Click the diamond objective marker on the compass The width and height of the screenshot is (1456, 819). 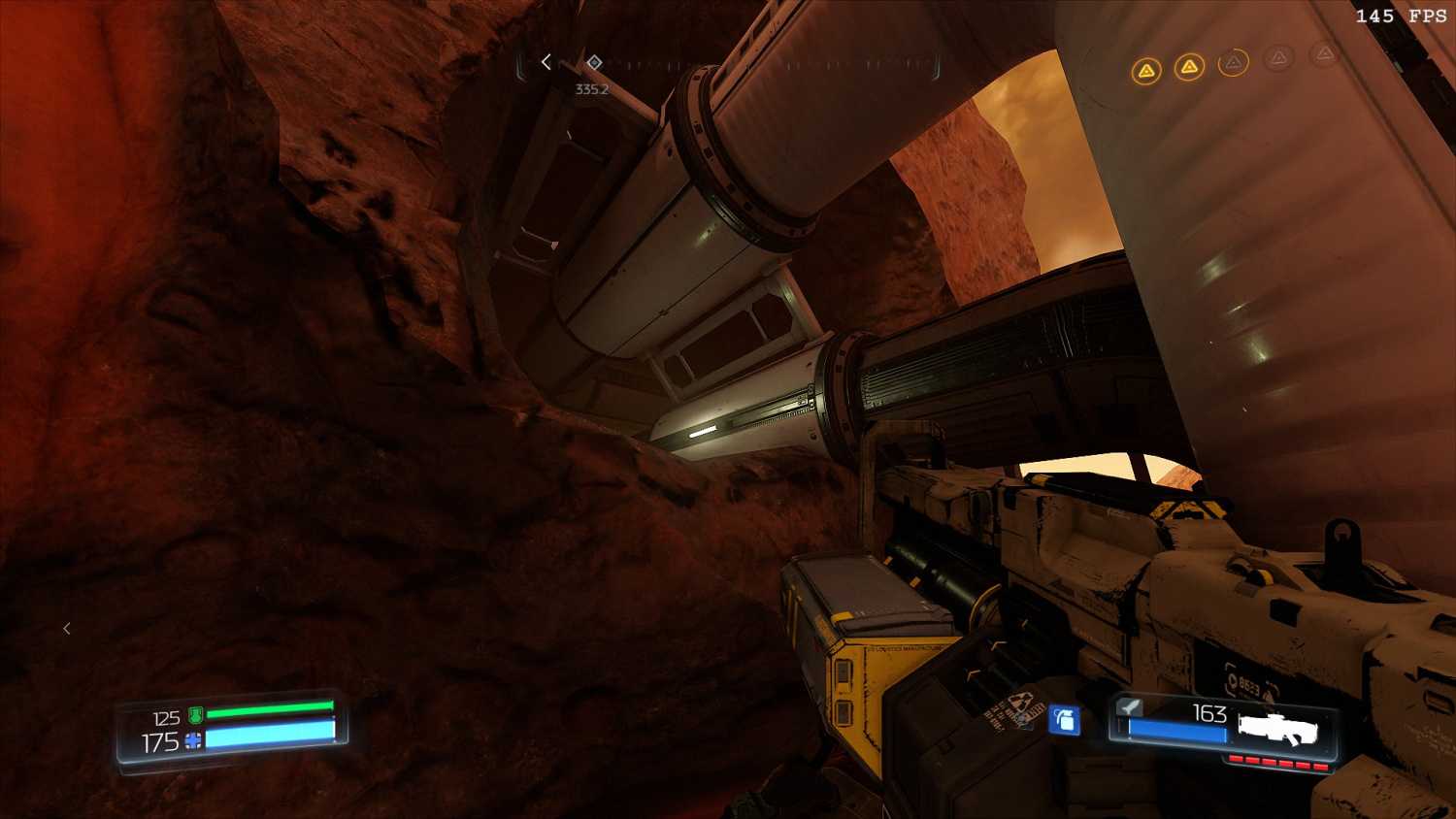[594, 63]
